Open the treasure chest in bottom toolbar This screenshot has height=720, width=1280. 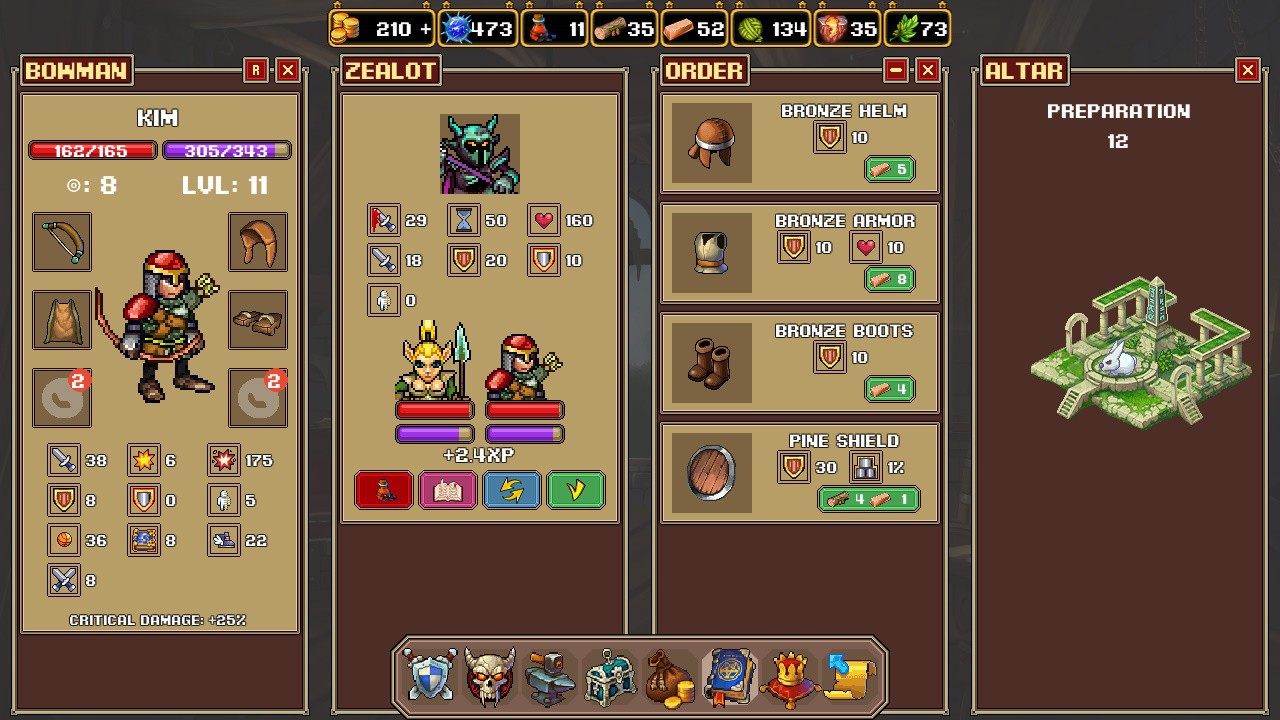point(610,676)
